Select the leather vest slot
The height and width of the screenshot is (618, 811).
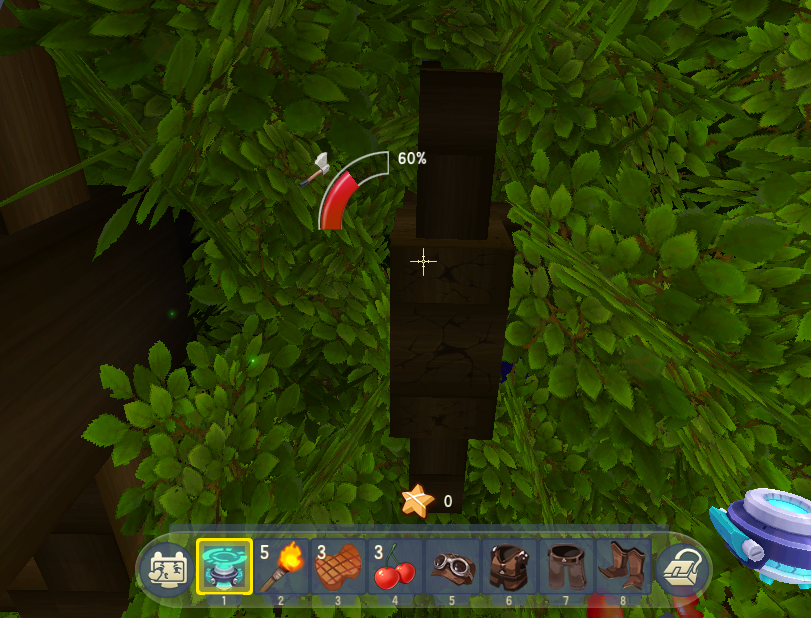point(509,567)
